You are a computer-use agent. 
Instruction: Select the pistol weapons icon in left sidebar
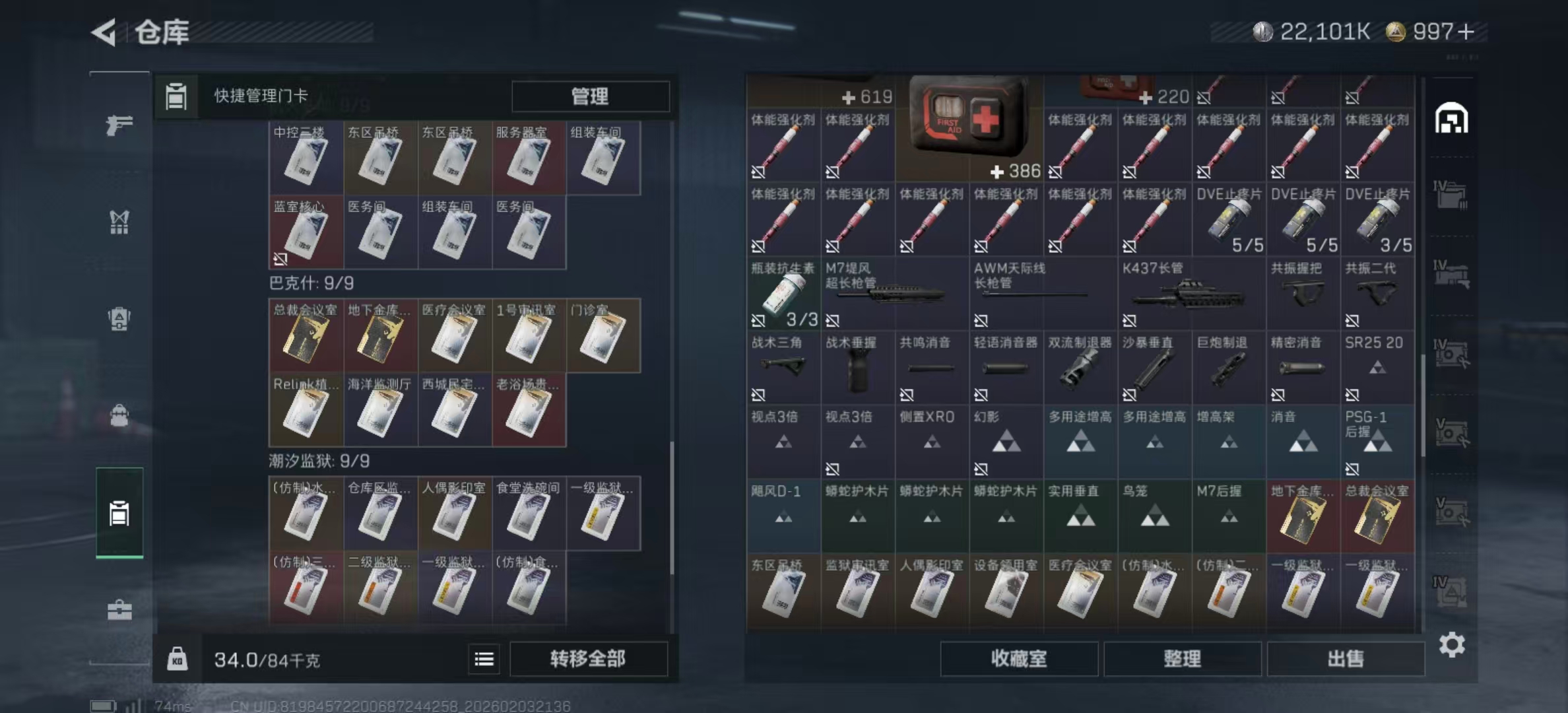click(x=119, y=125)
